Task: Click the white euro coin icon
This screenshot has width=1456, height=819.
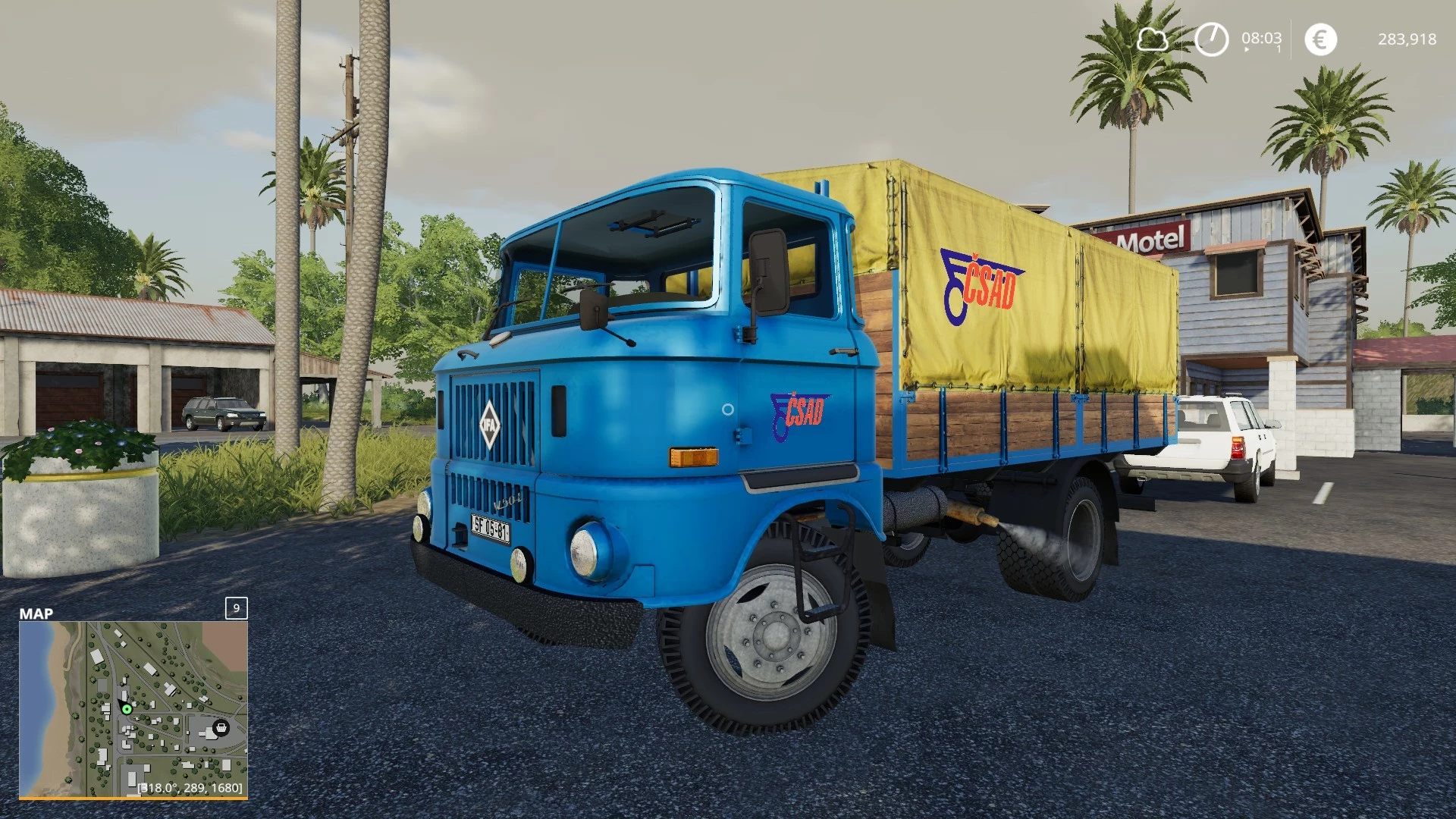Action: click(1322, 39)
